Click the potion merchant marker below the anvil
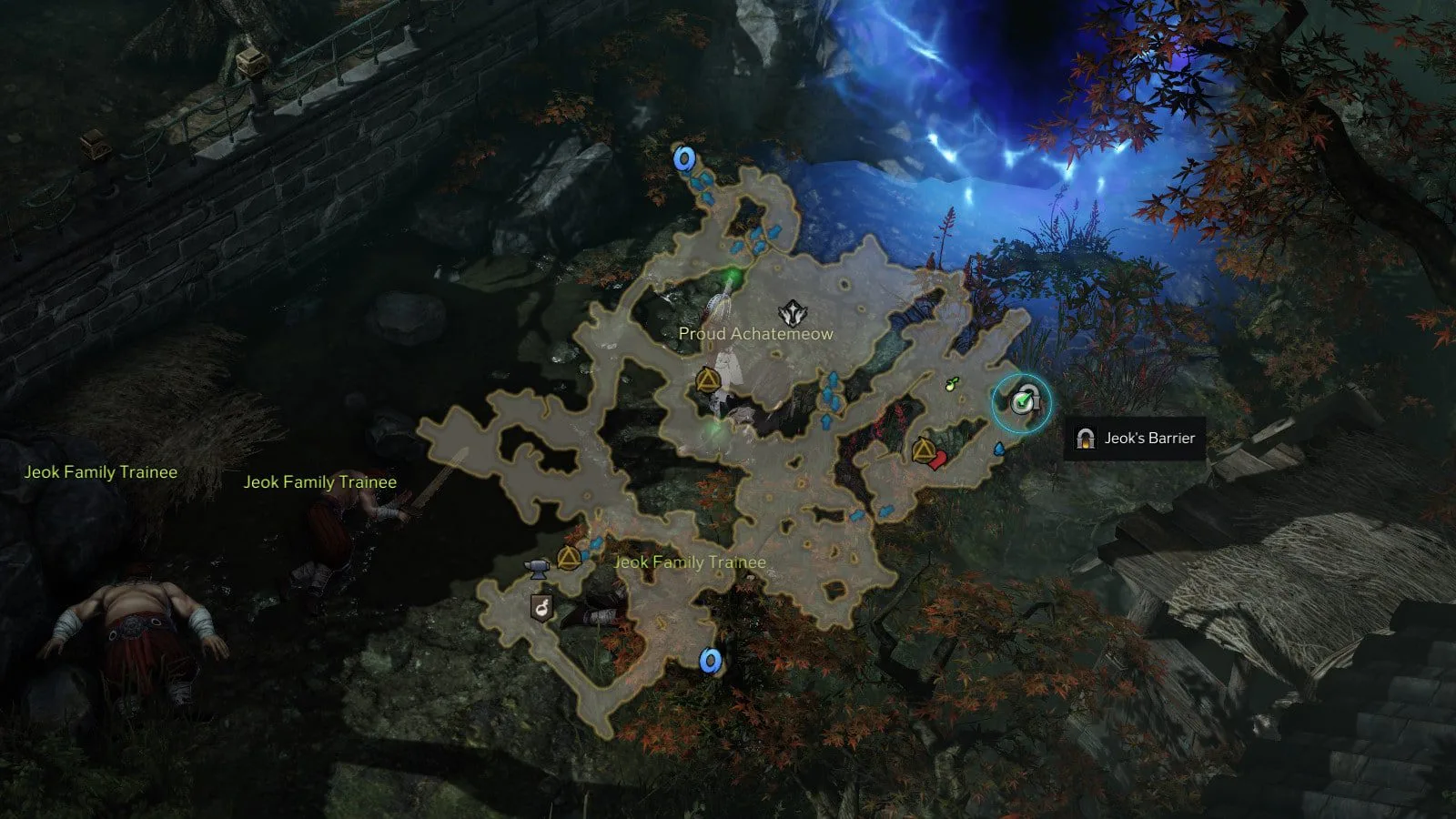This screenshot has height=819, width=1456. coord(541,607)
